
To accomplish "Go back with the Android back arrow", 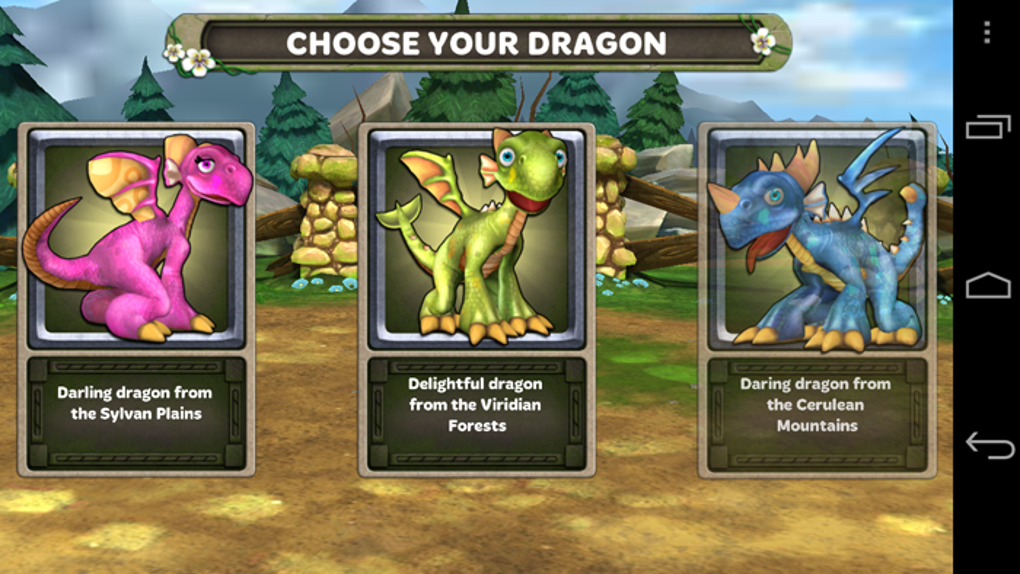I will pos(986,445).
